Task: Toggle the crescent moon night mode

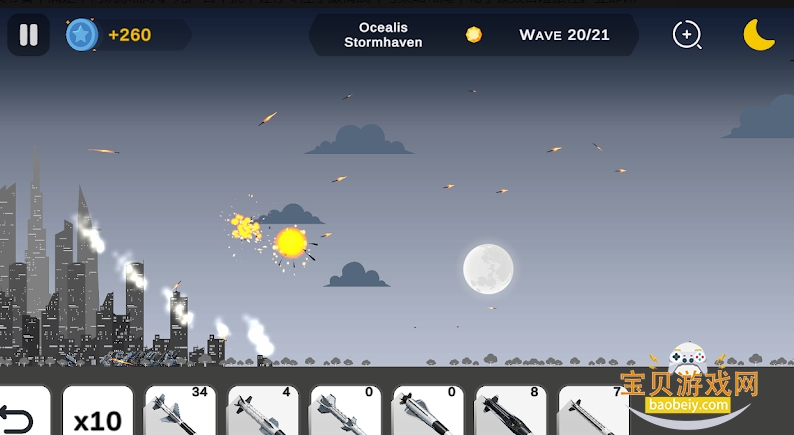Action: tap(759, 35)
